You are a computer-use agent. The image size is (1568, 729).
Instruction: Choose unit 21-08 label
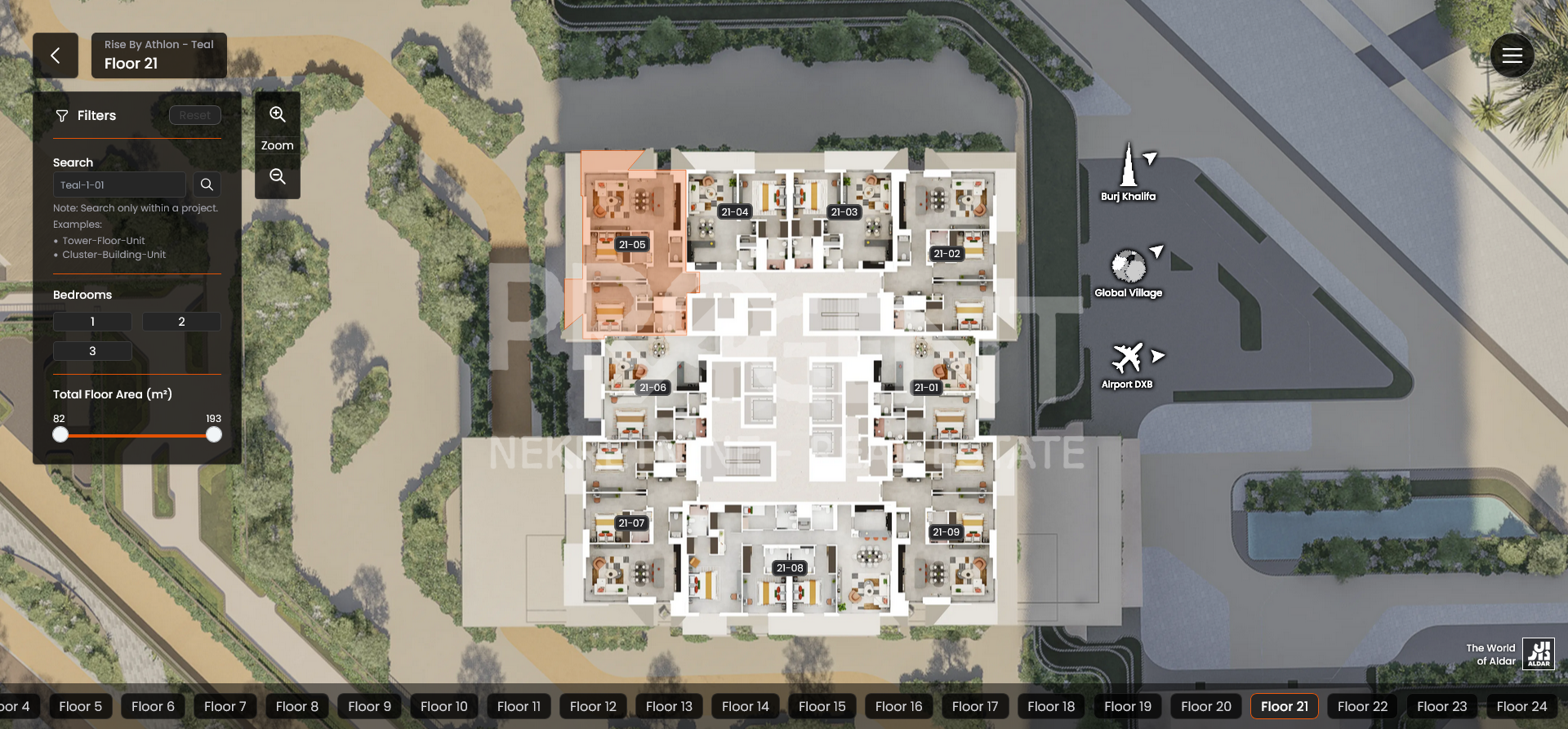(x=790, y=568)
